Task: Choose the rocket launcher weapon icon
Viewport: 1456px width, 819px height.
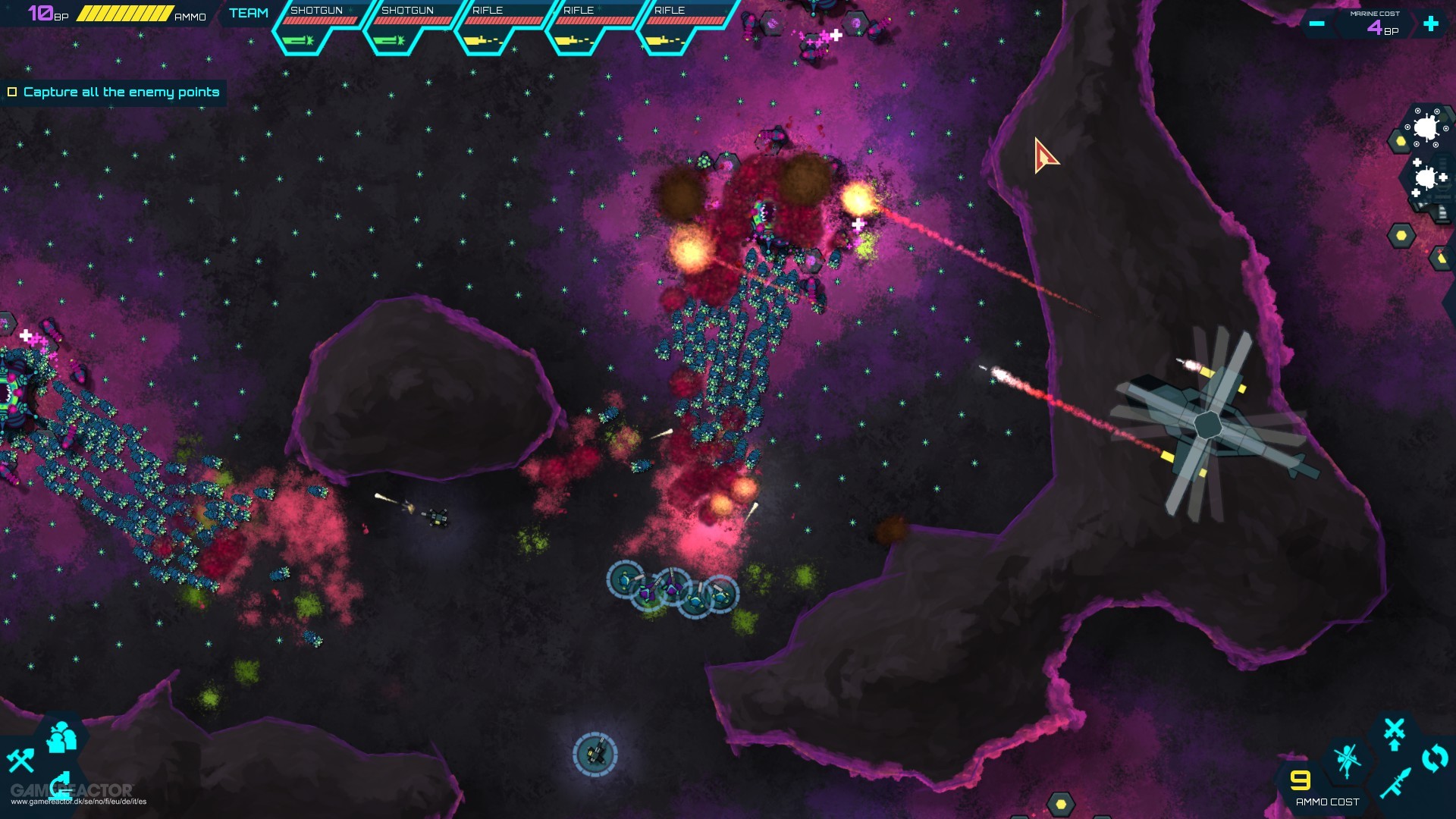Action: coord(1395,783)
